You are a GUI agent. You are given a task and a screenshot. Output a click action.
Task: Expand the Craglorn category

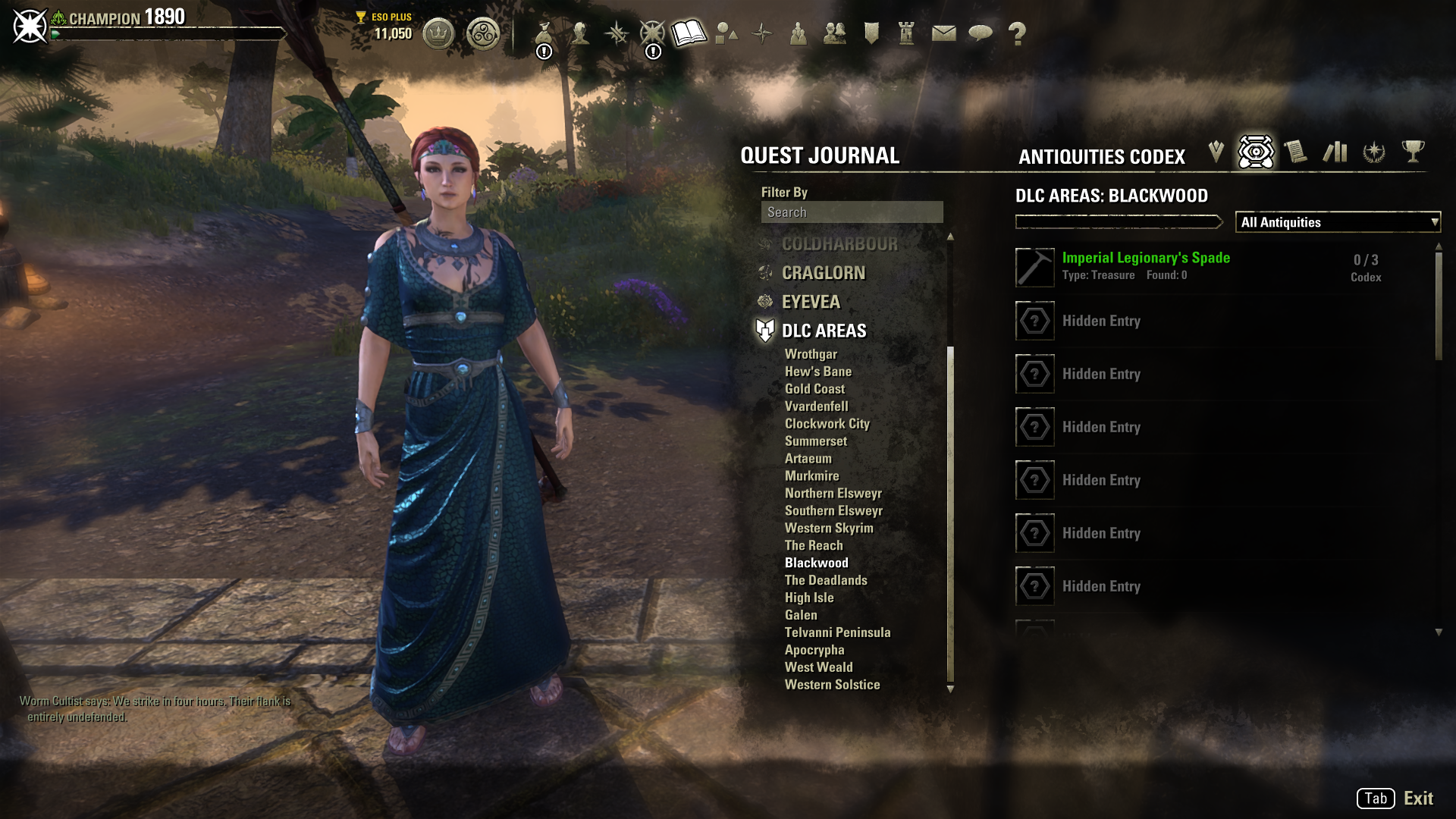[823, 273]
